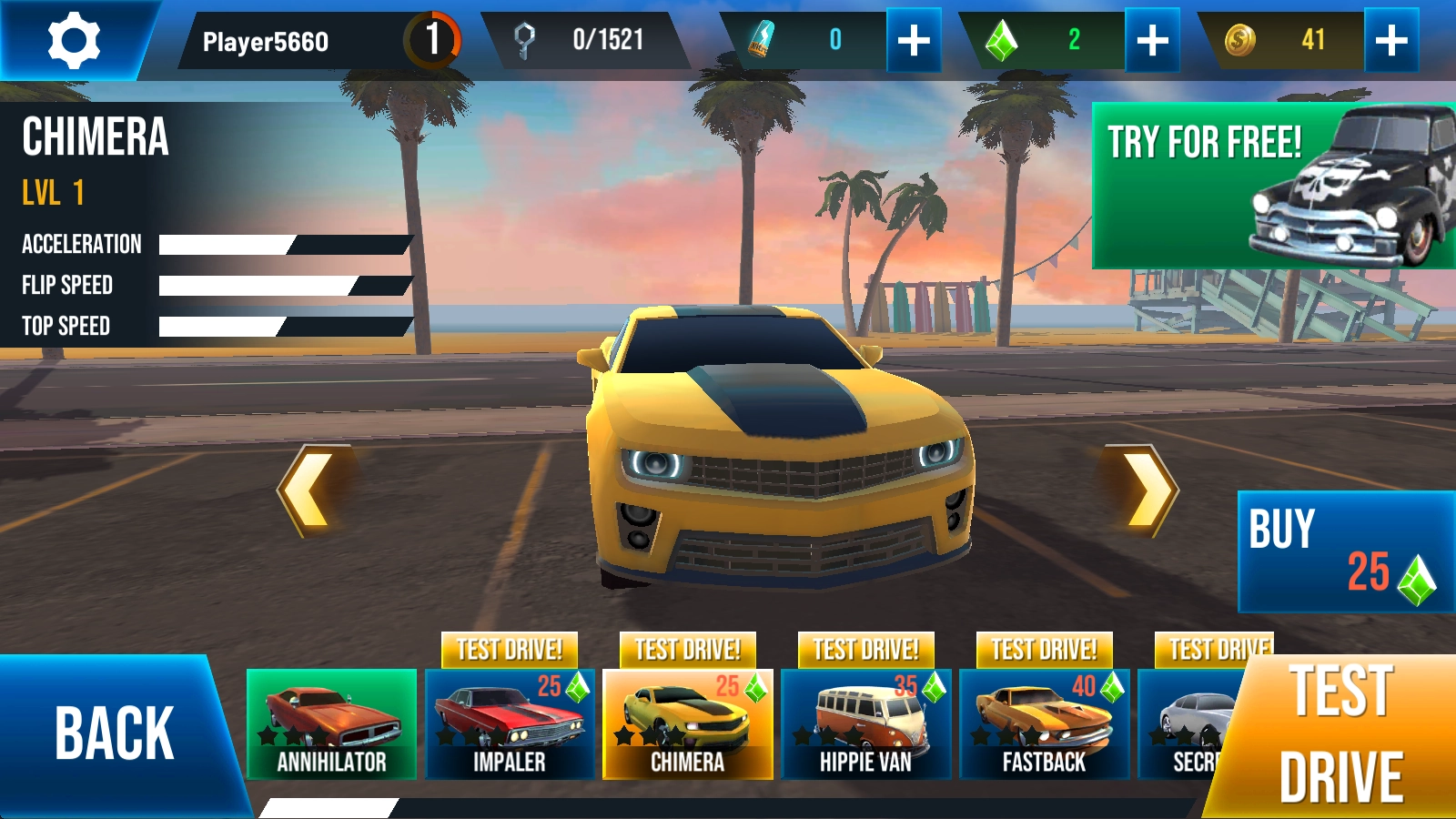Select the Fastback car thumbnail

point(1044,724)
